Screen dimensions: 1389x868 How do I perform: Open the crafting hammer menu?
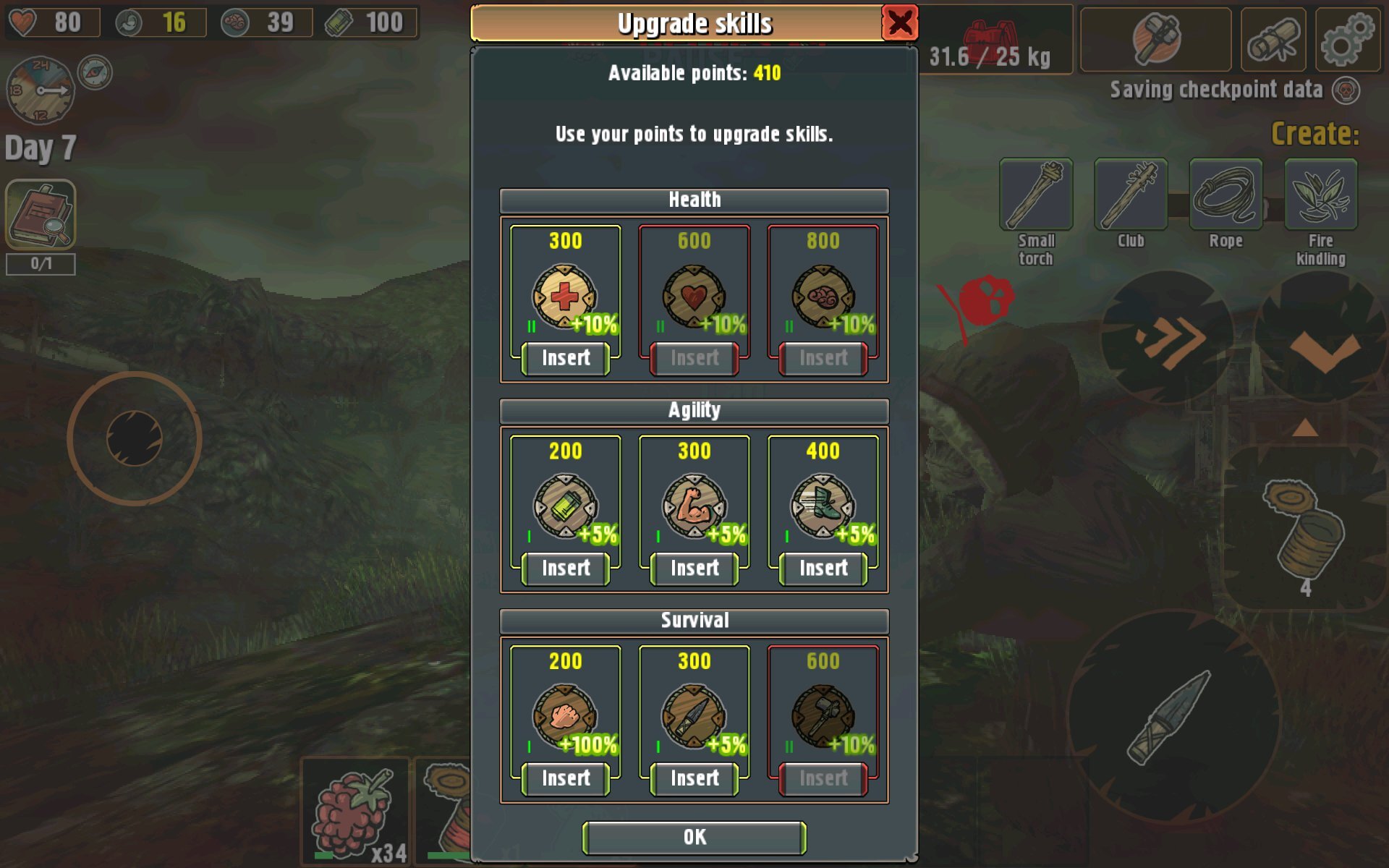[1155, 40]
